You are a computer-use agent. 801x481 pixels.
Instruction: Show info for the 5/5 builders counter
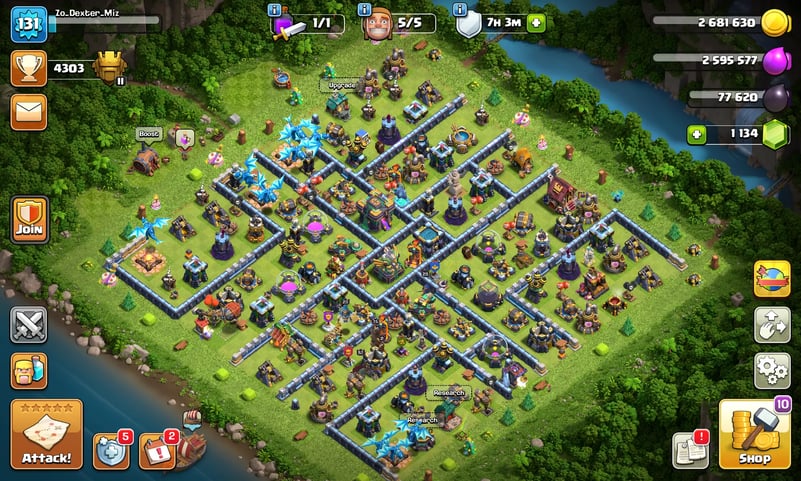(364, 11)
